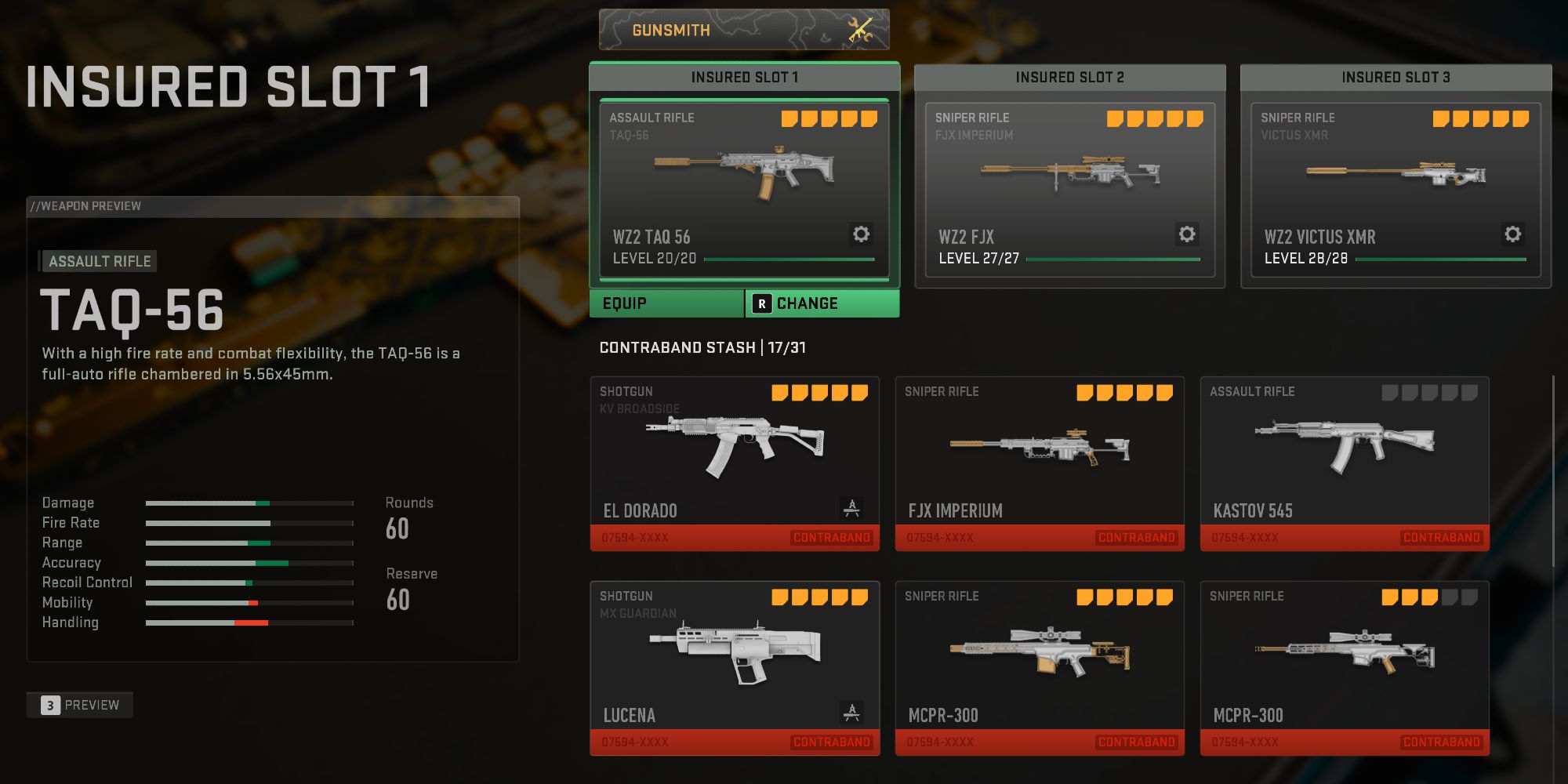Click the weapon blueprint icon on Lucena
The image size is (1568, 784).
851,710
